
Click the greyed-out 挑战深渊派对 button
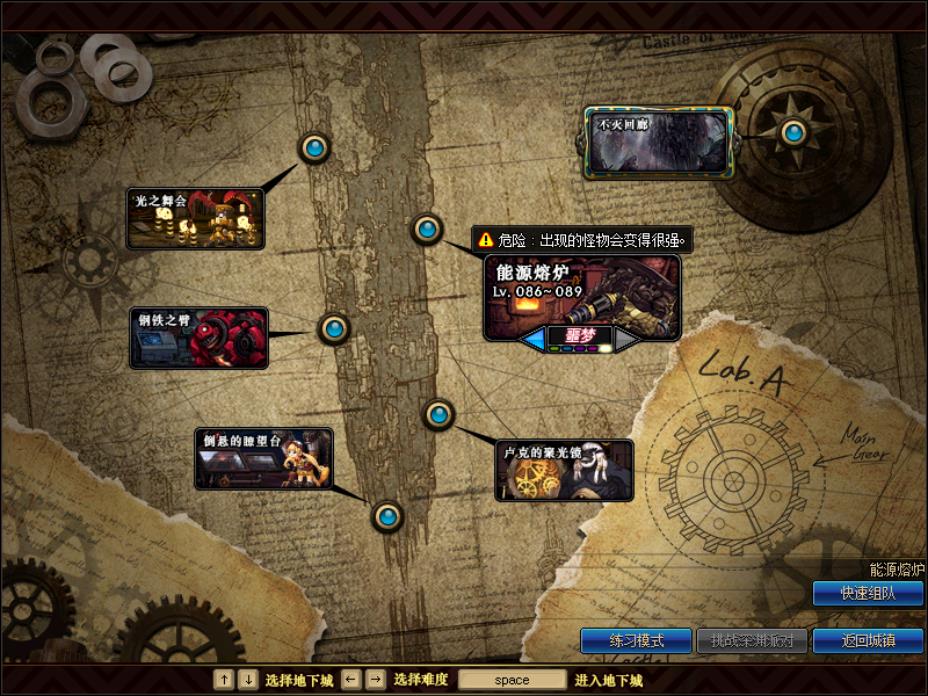coord(751,641)
